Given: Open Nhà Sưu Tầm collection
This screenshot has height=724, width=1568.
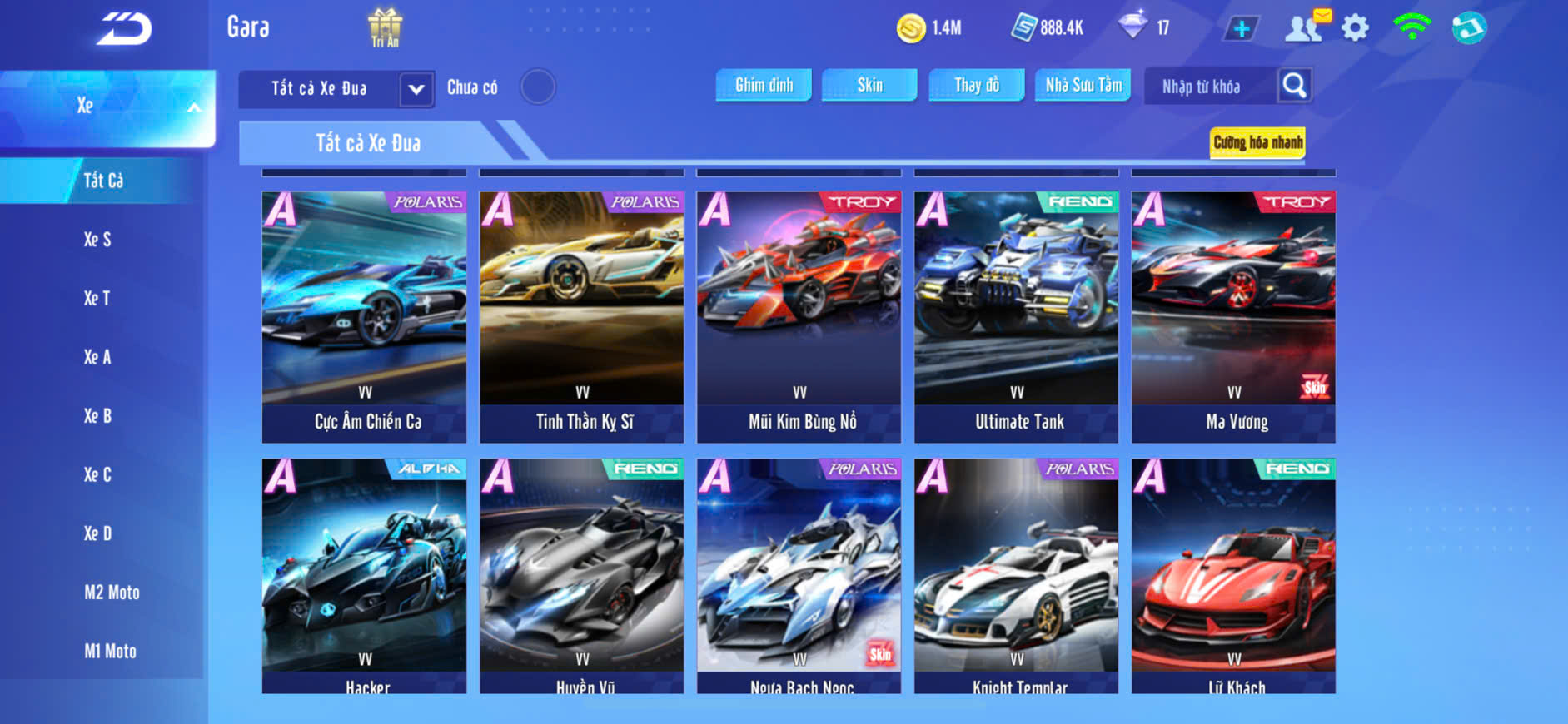Looking at the screenshot, I should click(x=1083, y=85).
